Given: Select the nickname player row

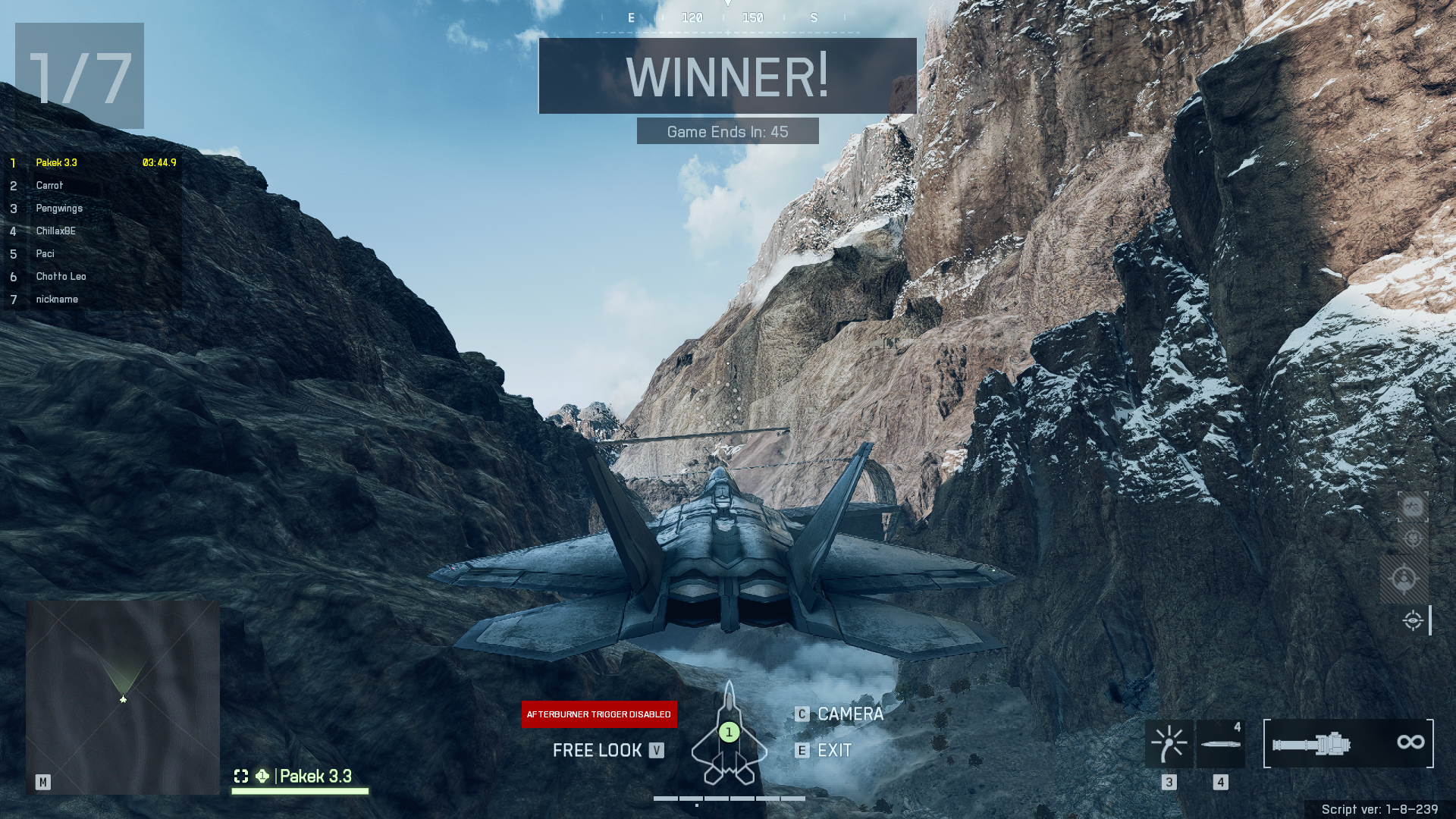Looking at the screenshot, I should 57,300.
